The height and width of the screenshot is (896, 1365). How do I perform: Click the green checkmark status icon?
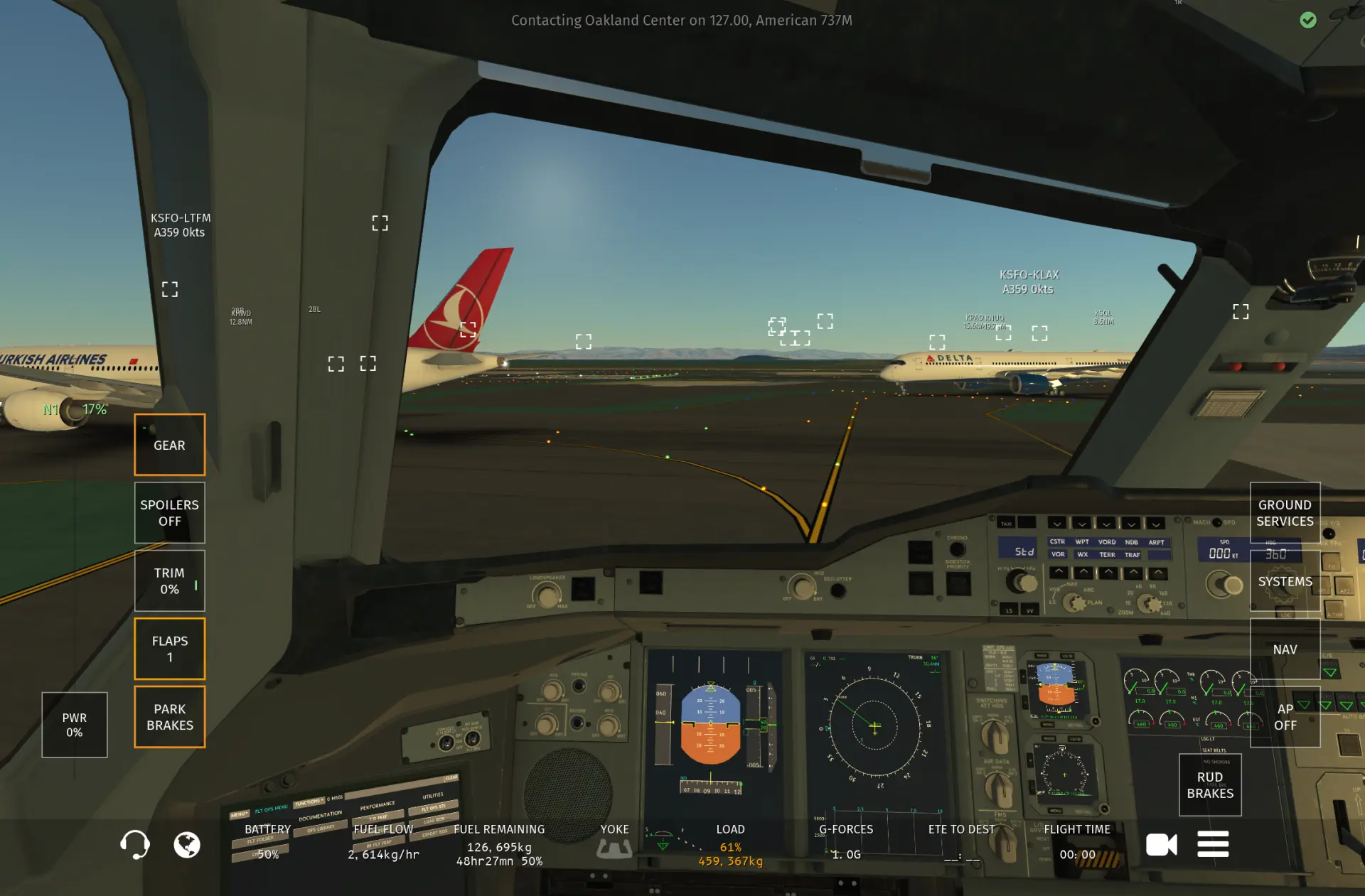pyautogui.click(x=1308, y=20)
